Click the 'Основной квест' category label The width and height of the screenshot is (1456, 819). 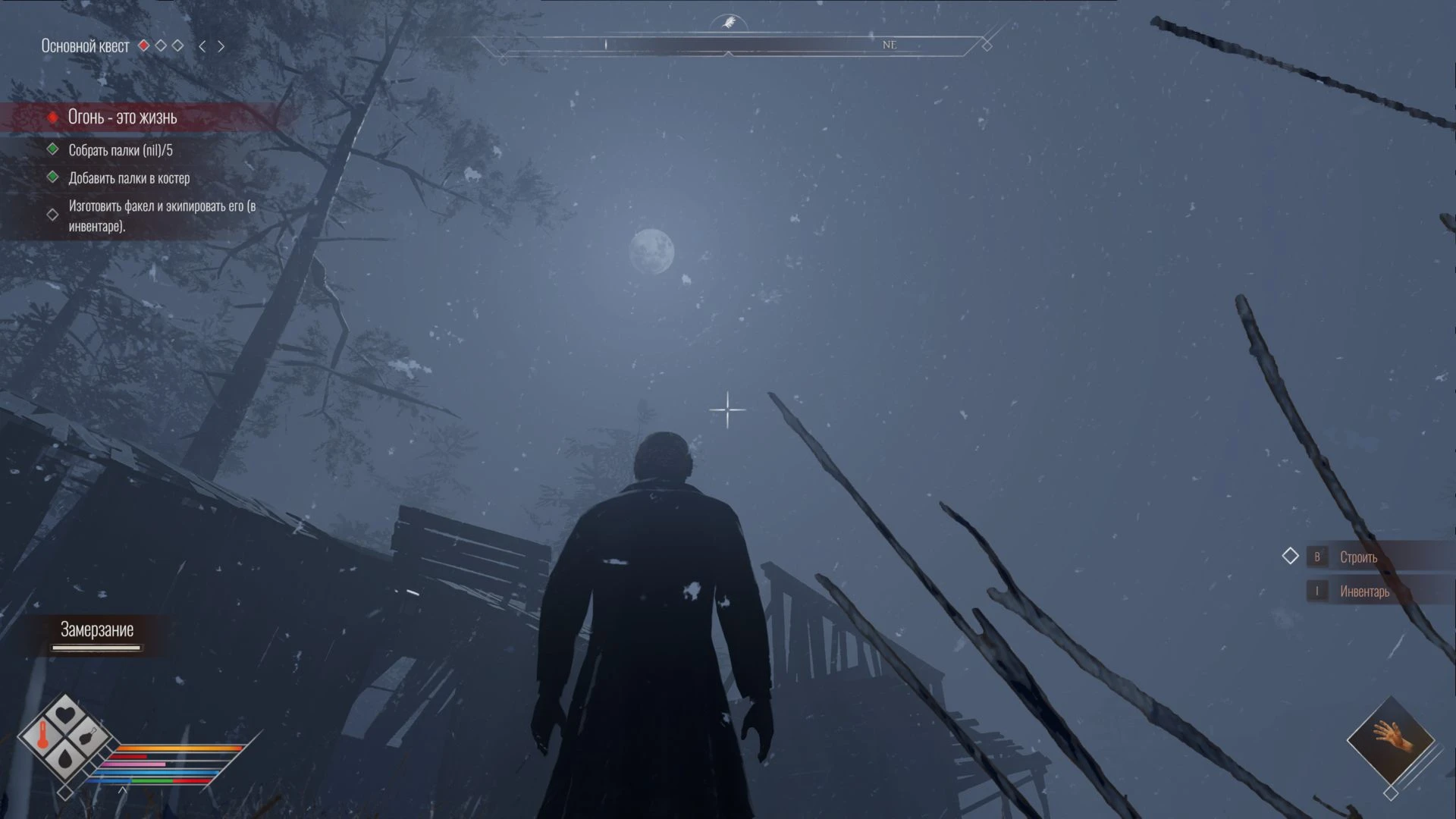pos(85,46)
